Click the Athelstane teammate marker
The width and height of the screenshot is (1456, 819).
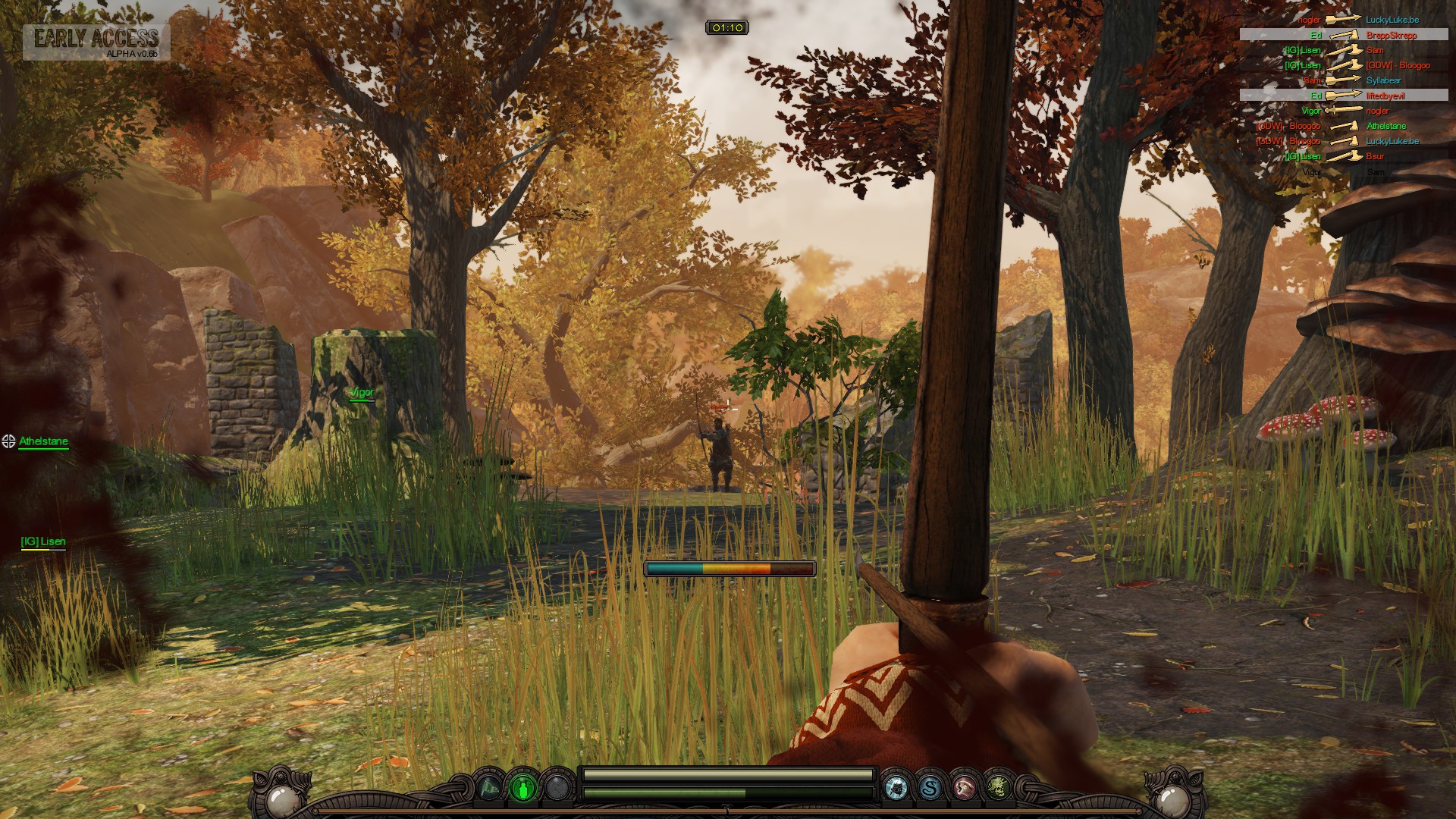[43, 441]
